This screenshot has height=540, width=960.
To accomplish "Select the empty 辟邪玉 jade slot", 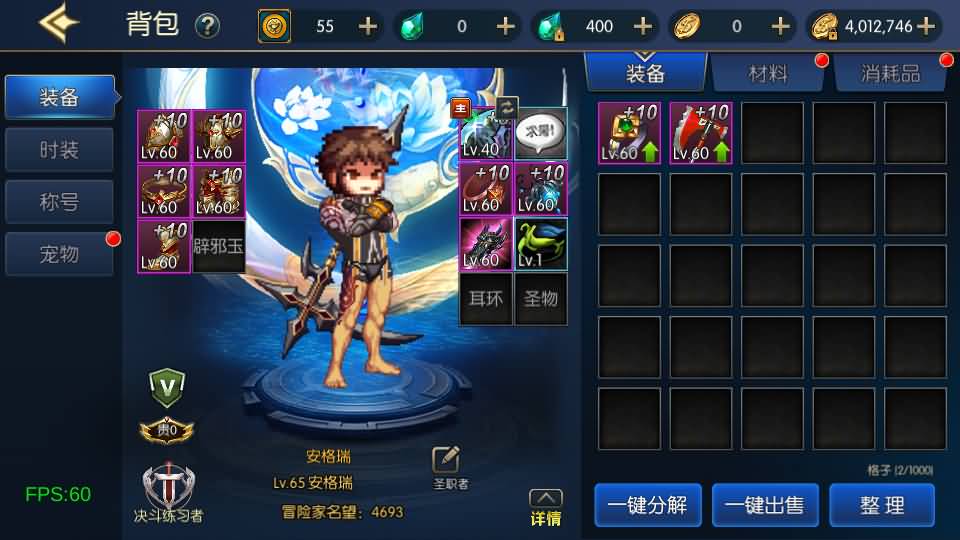I will coord(218,244).
